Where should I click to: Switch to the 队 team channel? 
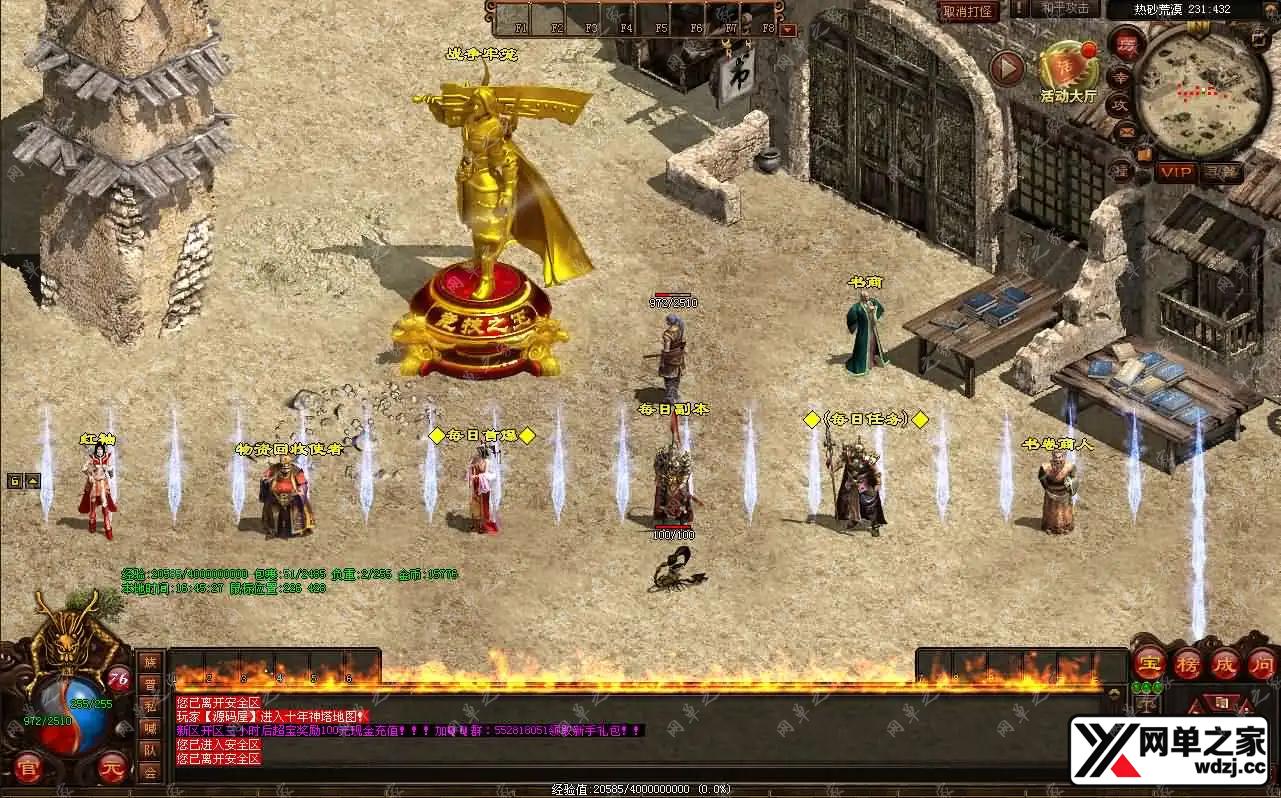coord(150,750)
